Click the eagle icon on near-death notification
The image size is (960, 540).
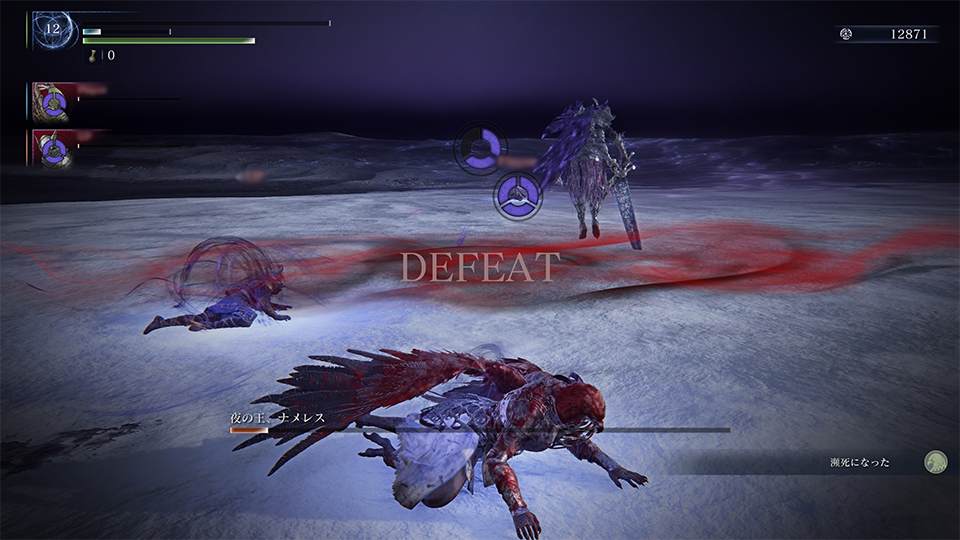click(935, 462)
